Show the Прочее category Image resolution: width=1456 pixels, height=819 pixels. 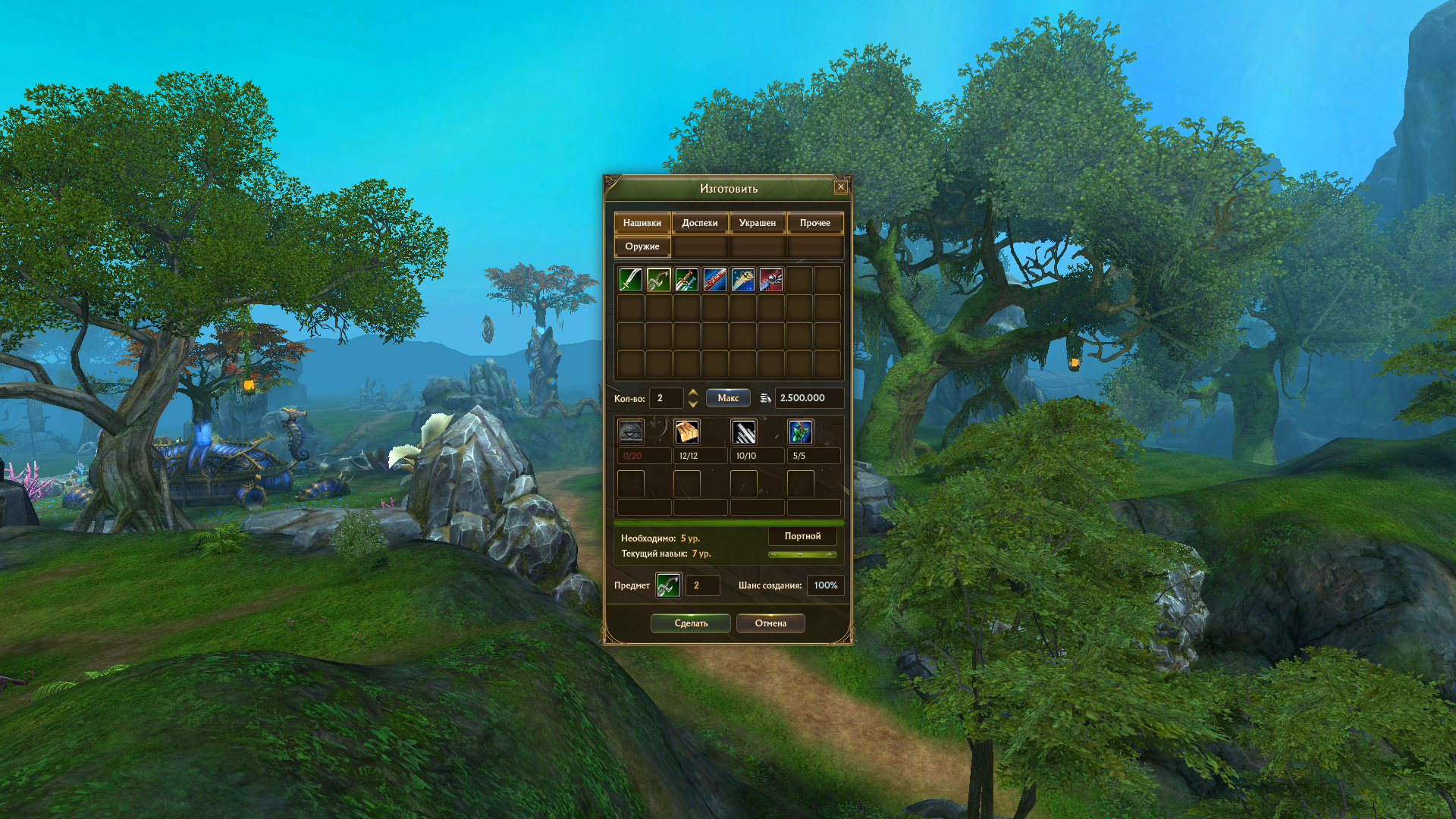pos(814,223)
